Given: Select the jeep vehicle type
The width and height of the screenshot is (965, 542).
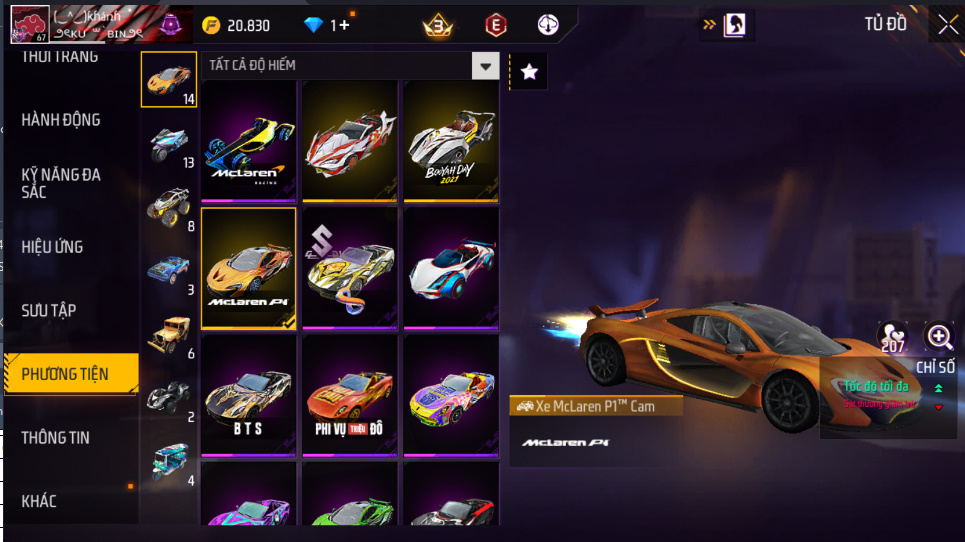Looking at the screenshot, I should pyautogui.click(x=168, y=336).
